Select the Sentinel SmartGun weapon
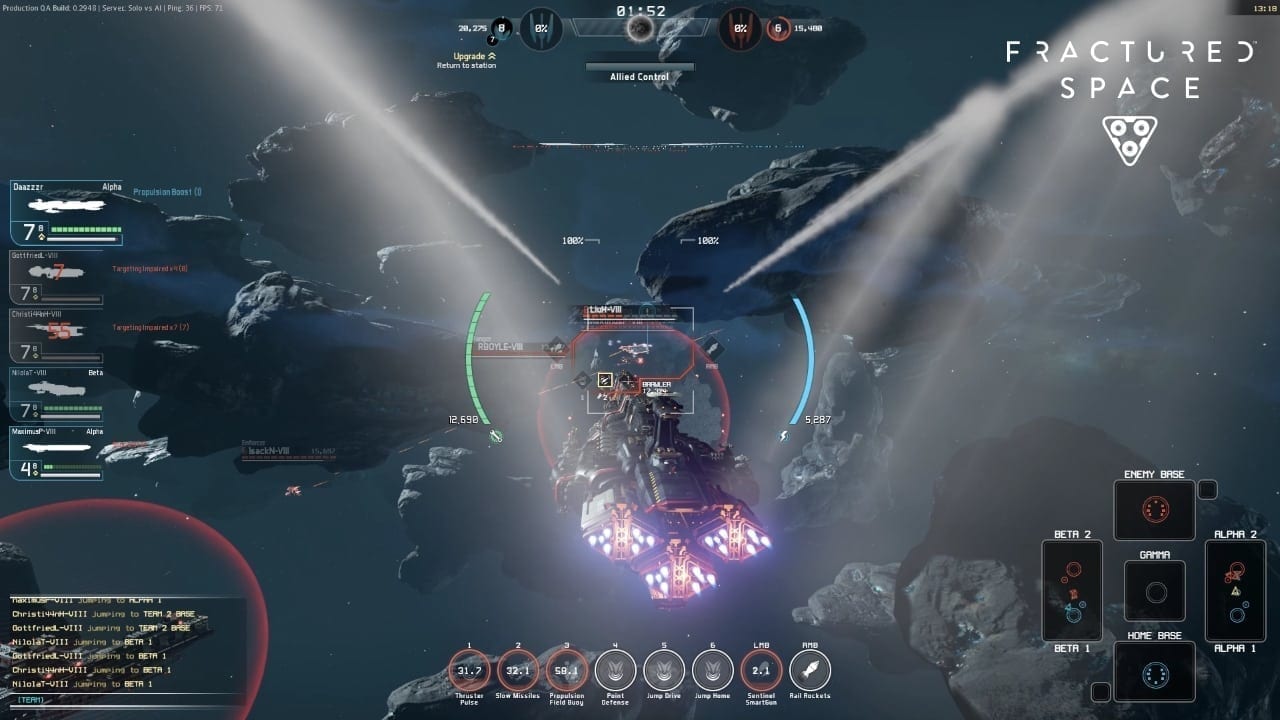 pos(761,670)
